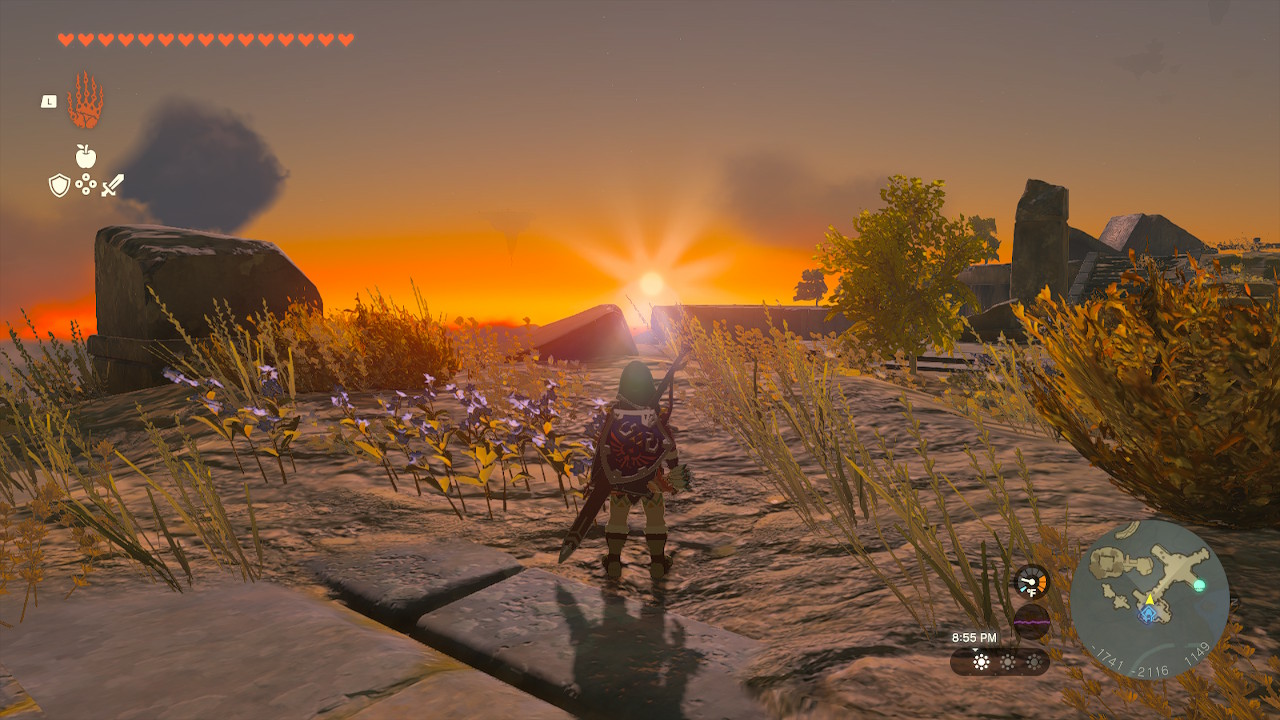Click the orange zone of the temperature dial
1280x720 pixels.
click(x=1041, y=582)
